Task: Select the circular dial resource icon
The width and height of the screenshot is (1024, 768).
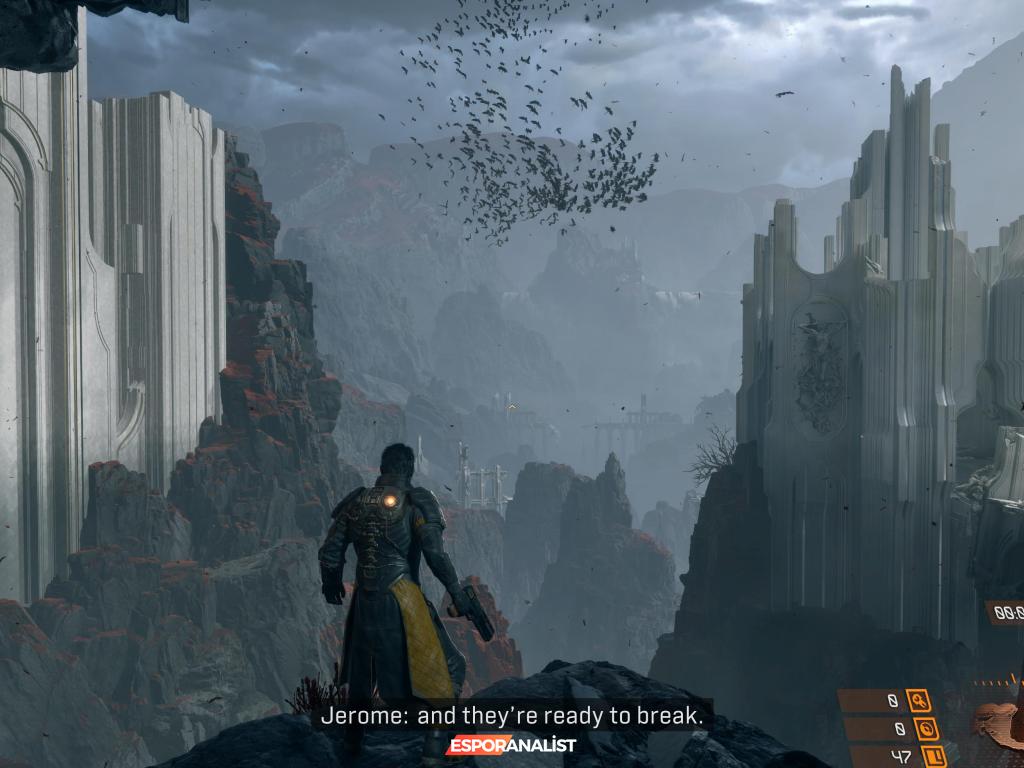Action: point(924,729)
